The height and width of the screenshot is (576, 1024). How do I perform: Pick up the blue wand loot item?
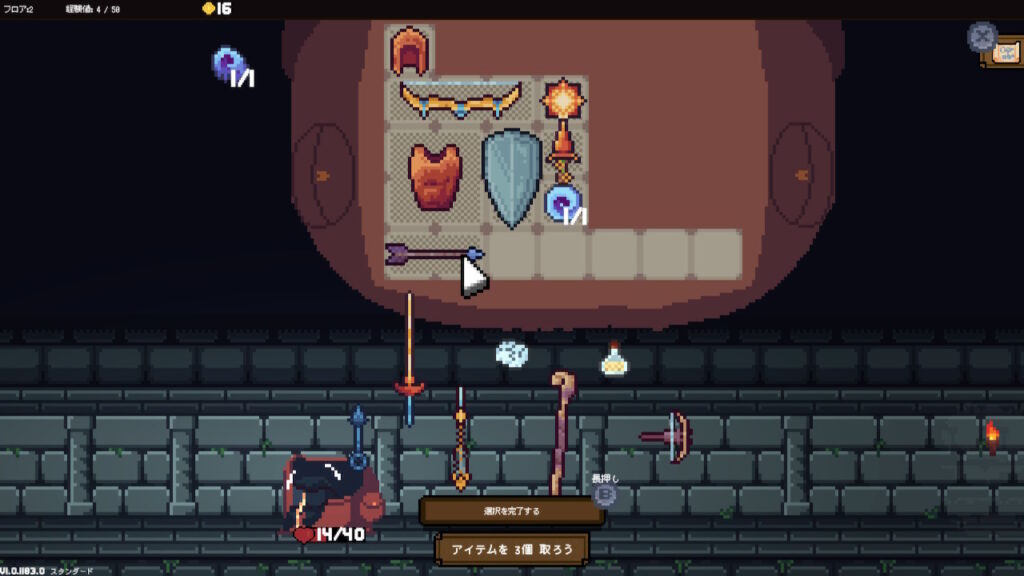(x=358, y=432)
